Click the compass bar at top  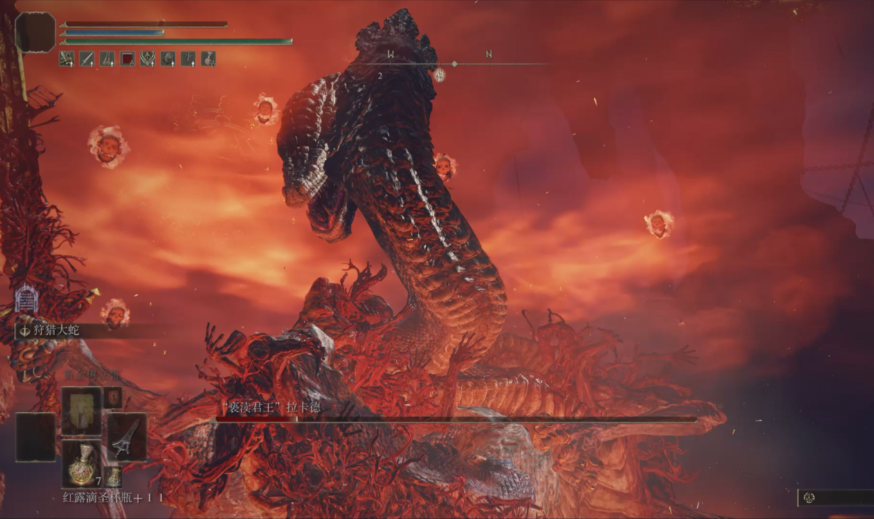(x=455, y=63)
